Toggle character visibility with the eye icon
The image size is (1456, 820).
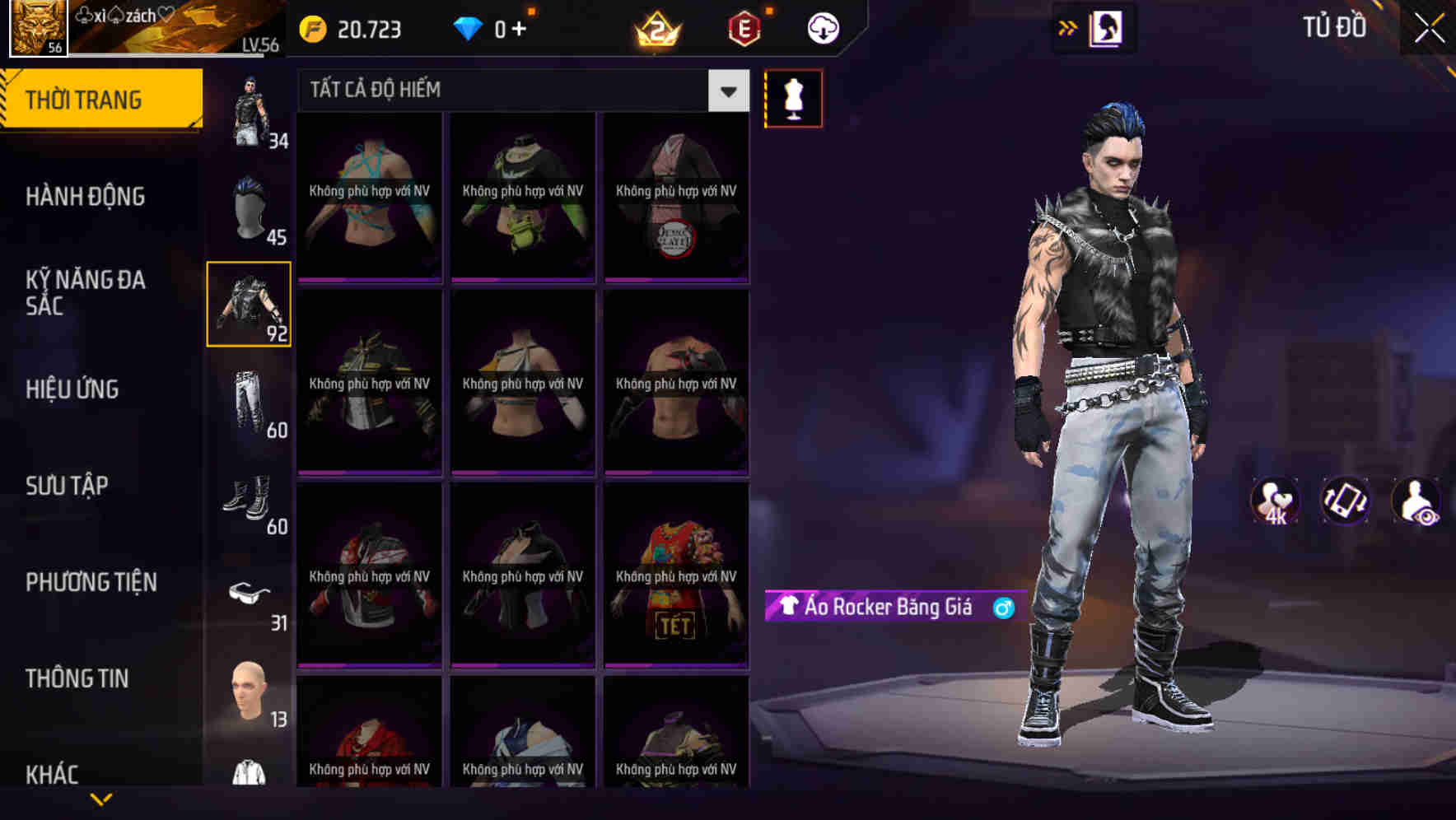coord(1415,500)
